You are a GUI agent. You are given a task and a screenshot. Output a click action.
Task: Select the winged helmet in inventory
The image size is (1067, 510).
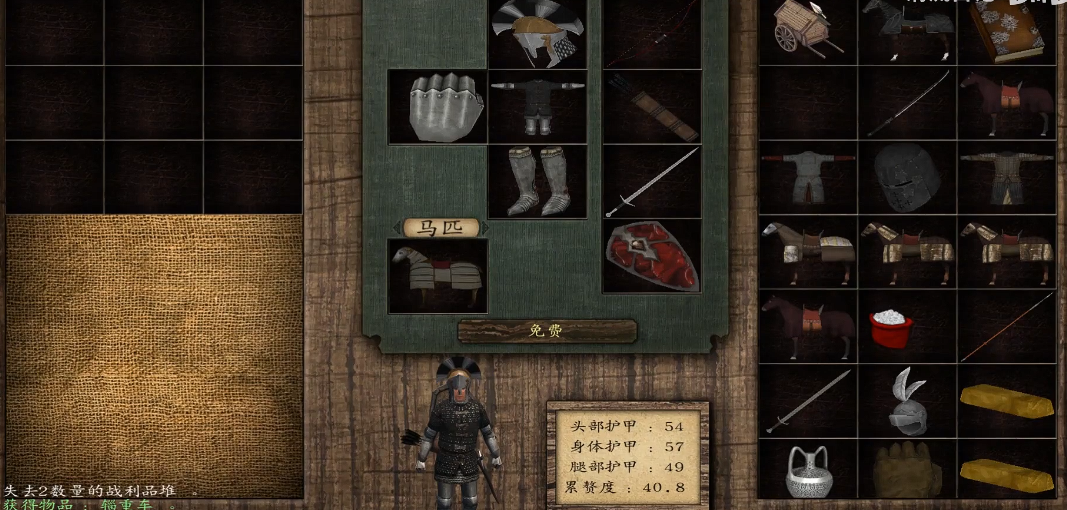[x=907, y=402]
